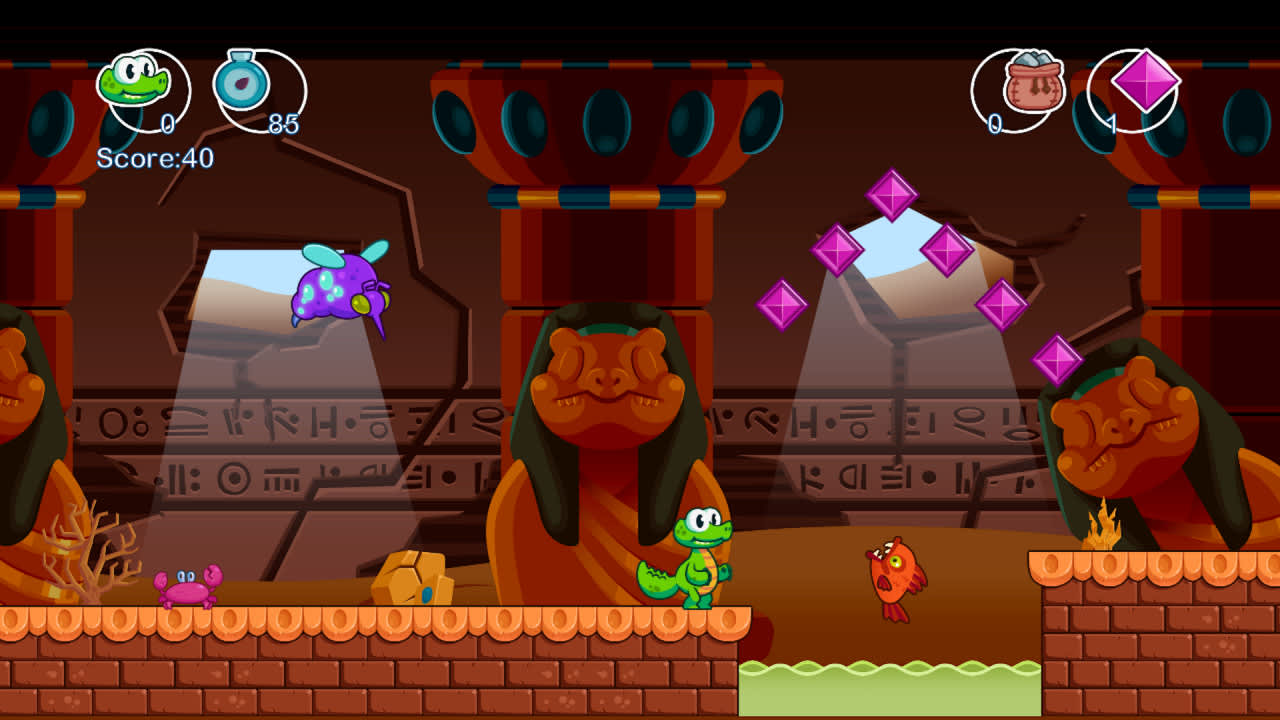This screenshot has width=1280, height=720.
Task: Click the leftmost gem of the floating gems
Action: coord(780,305)
